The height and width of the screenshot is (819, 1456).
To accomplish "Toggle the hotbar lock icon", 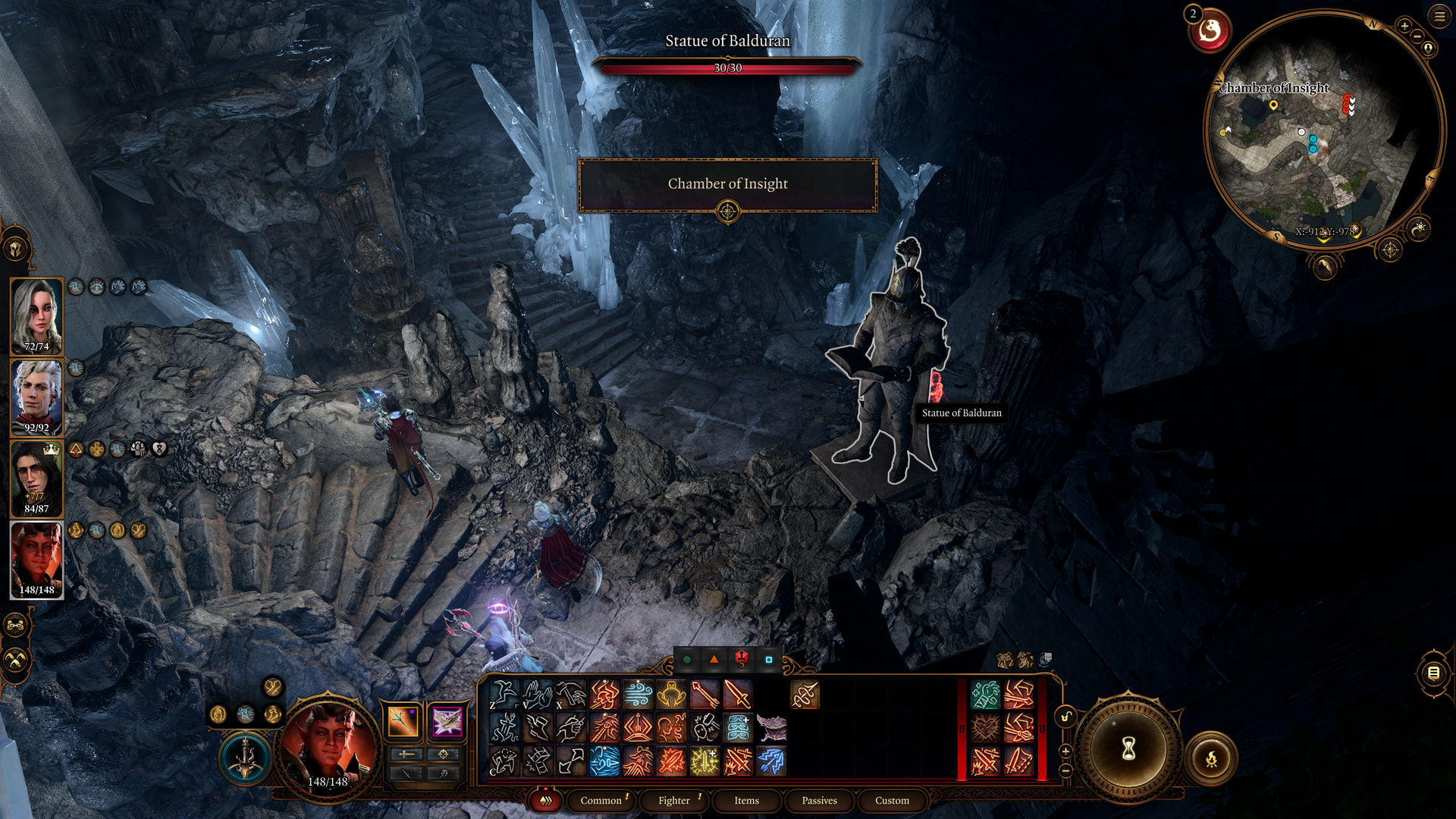I will (1065, 717).
